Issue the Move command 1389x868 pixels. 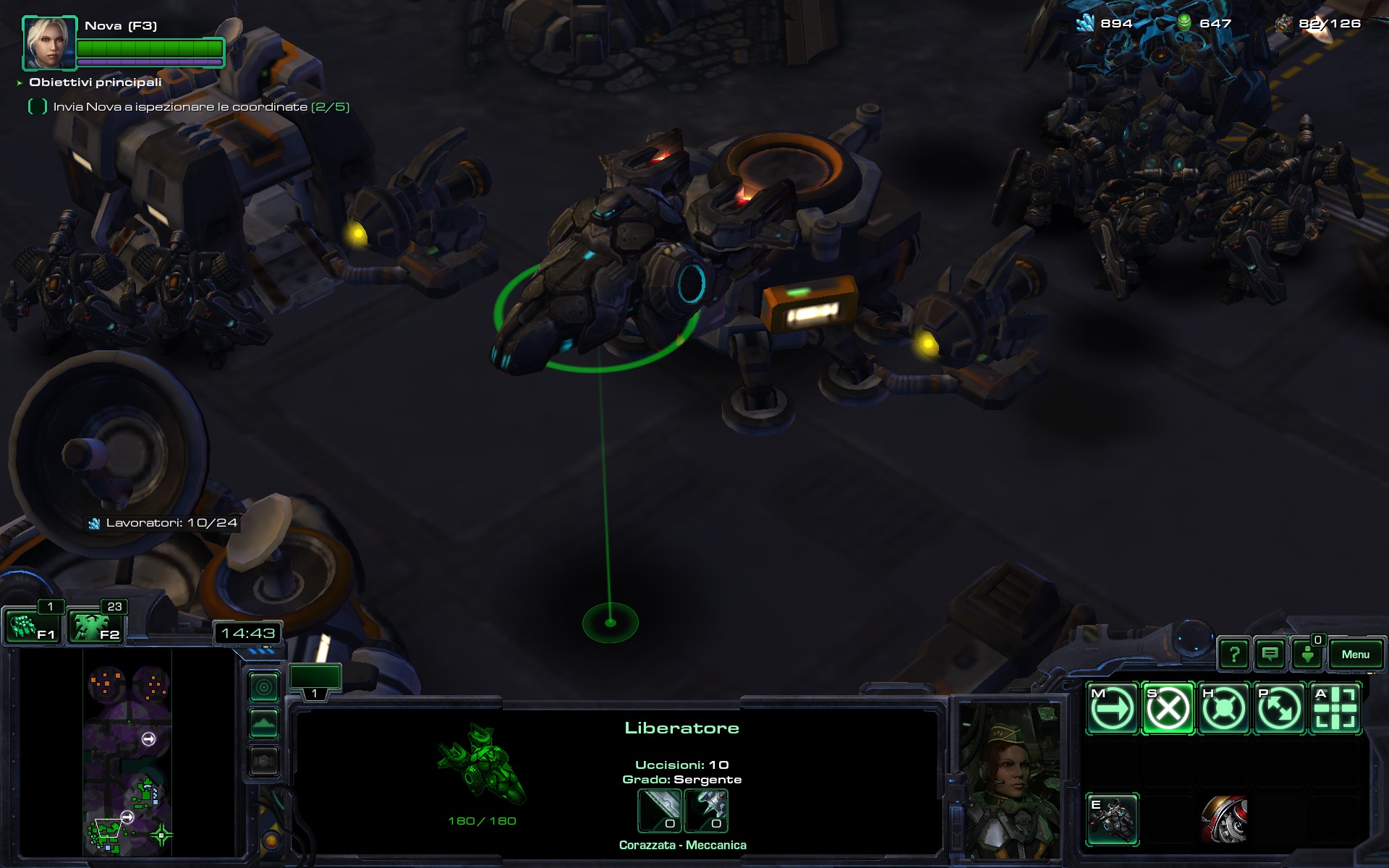[1112, 709]
